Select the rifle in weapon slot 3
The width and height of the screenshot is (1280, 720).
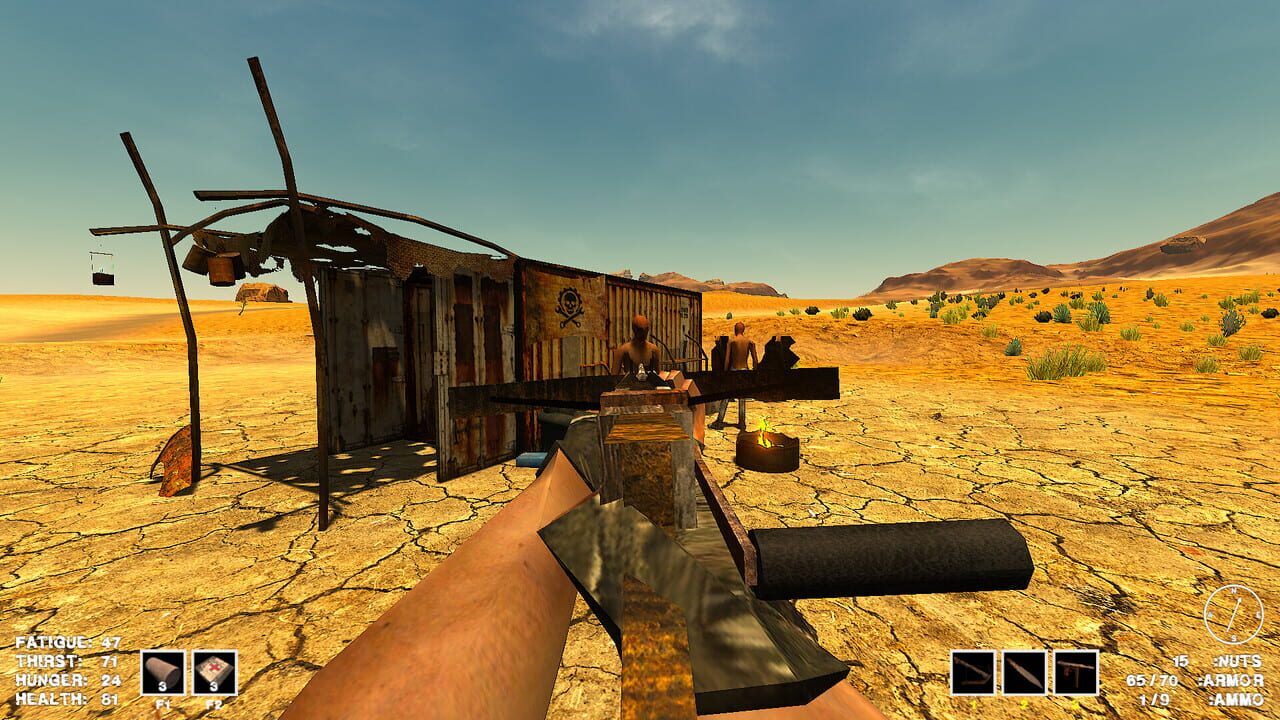[1076, 672]
